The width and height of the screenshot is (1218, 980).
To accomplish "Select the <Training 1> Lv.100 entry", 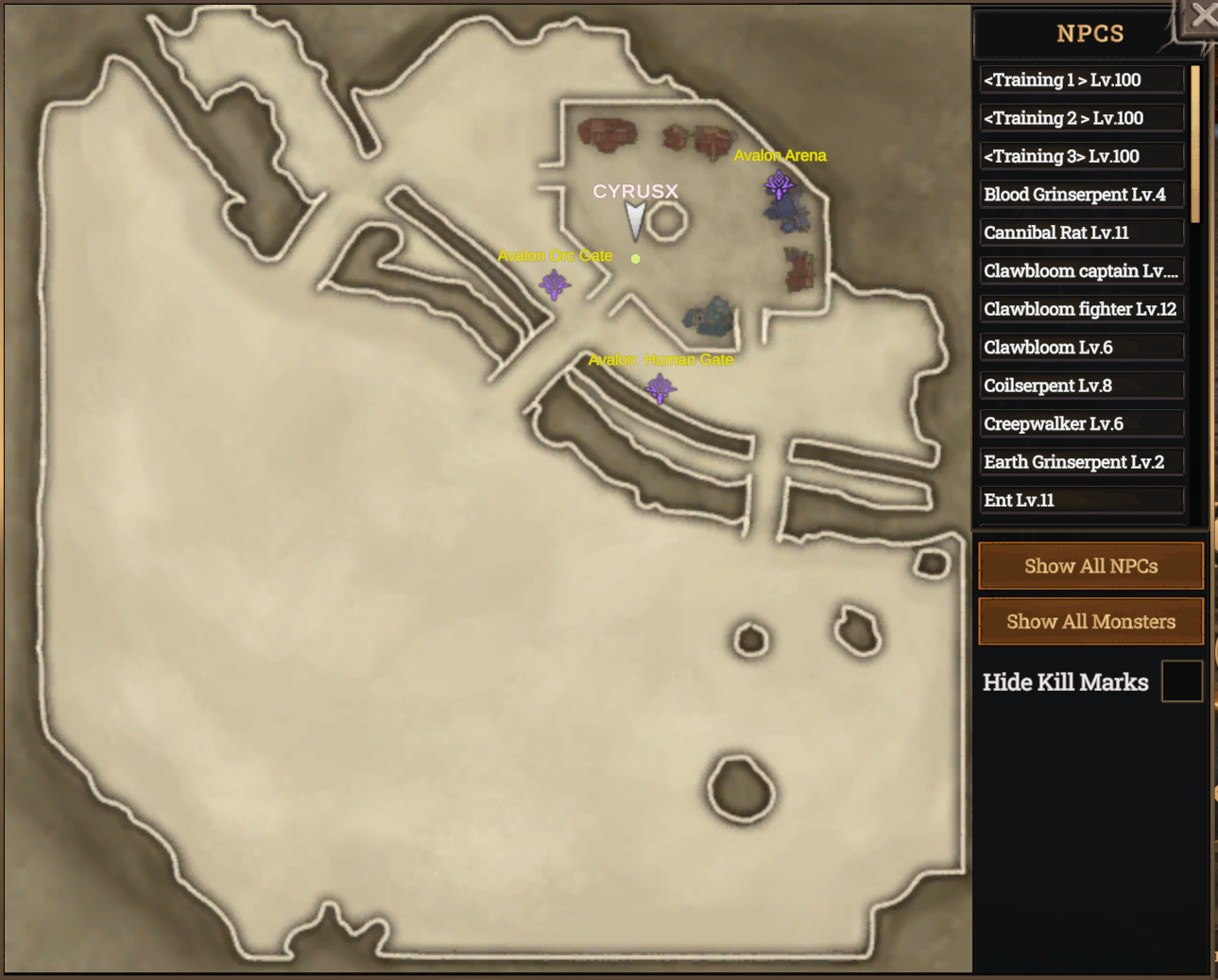I will (1081, 79).
